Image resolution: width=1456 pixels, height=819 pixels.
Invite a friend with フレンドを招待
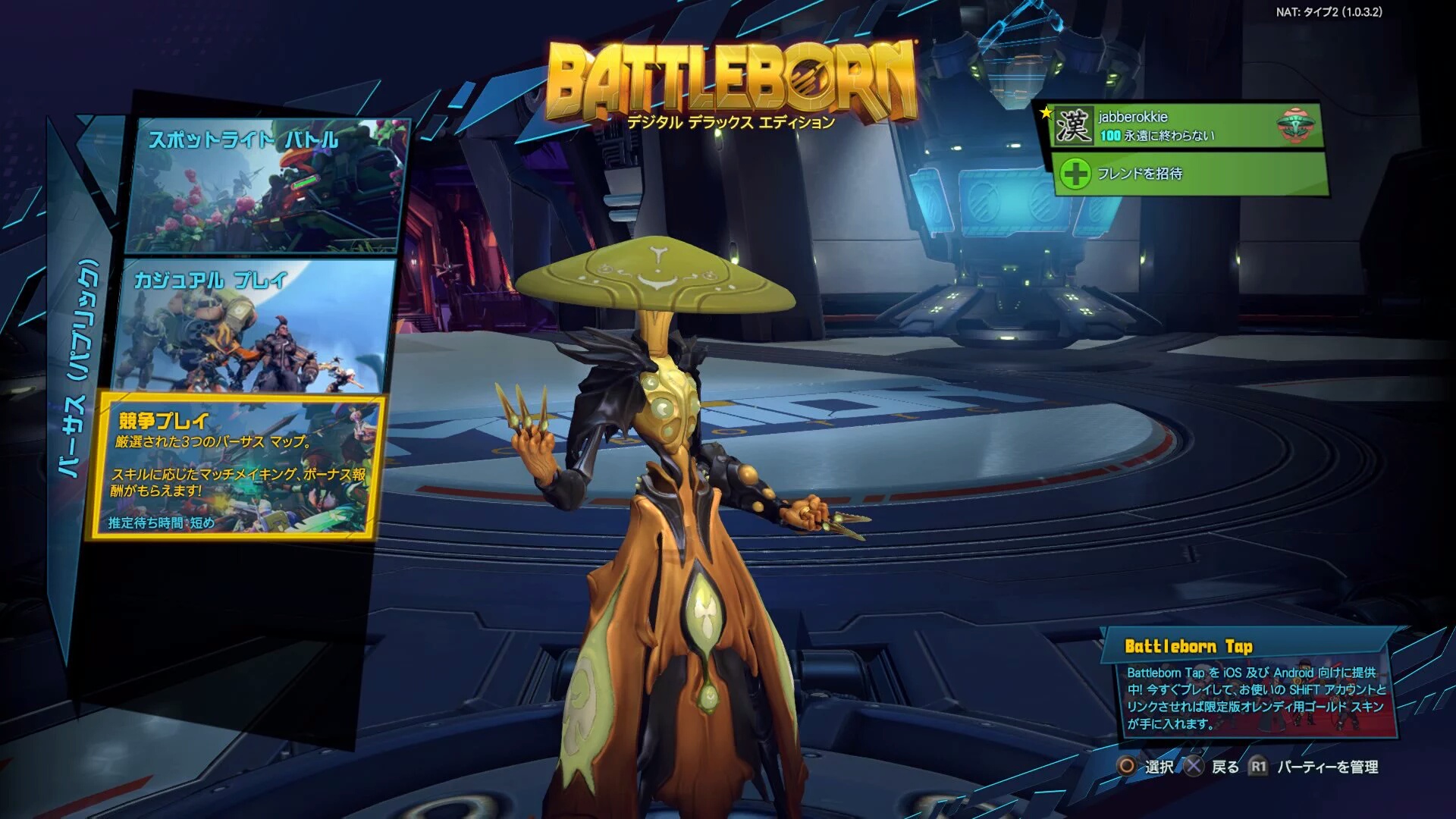pyautogui.click(x=1189, y=174)
